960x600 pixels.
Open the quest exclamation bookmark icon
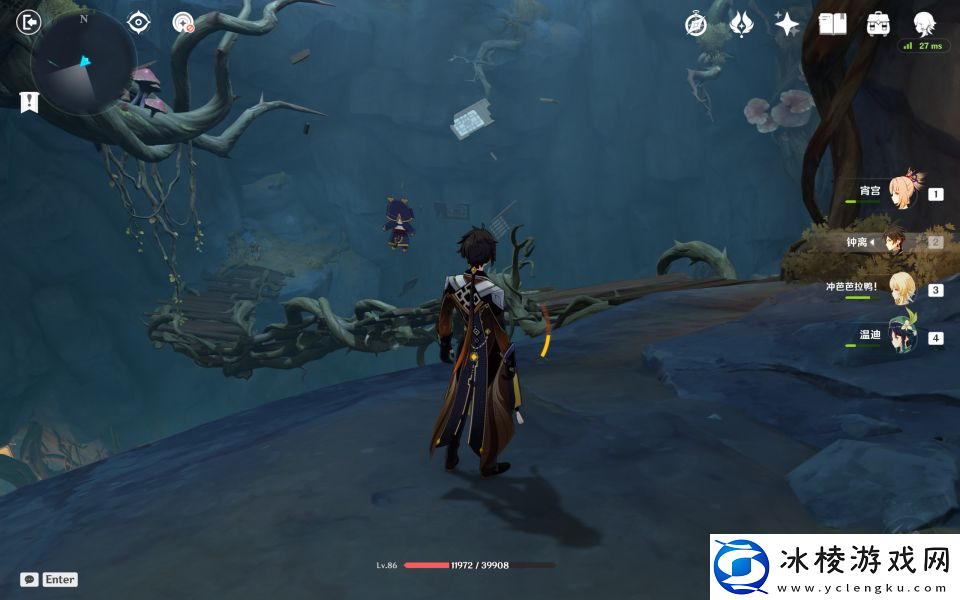tap(29, 101)
